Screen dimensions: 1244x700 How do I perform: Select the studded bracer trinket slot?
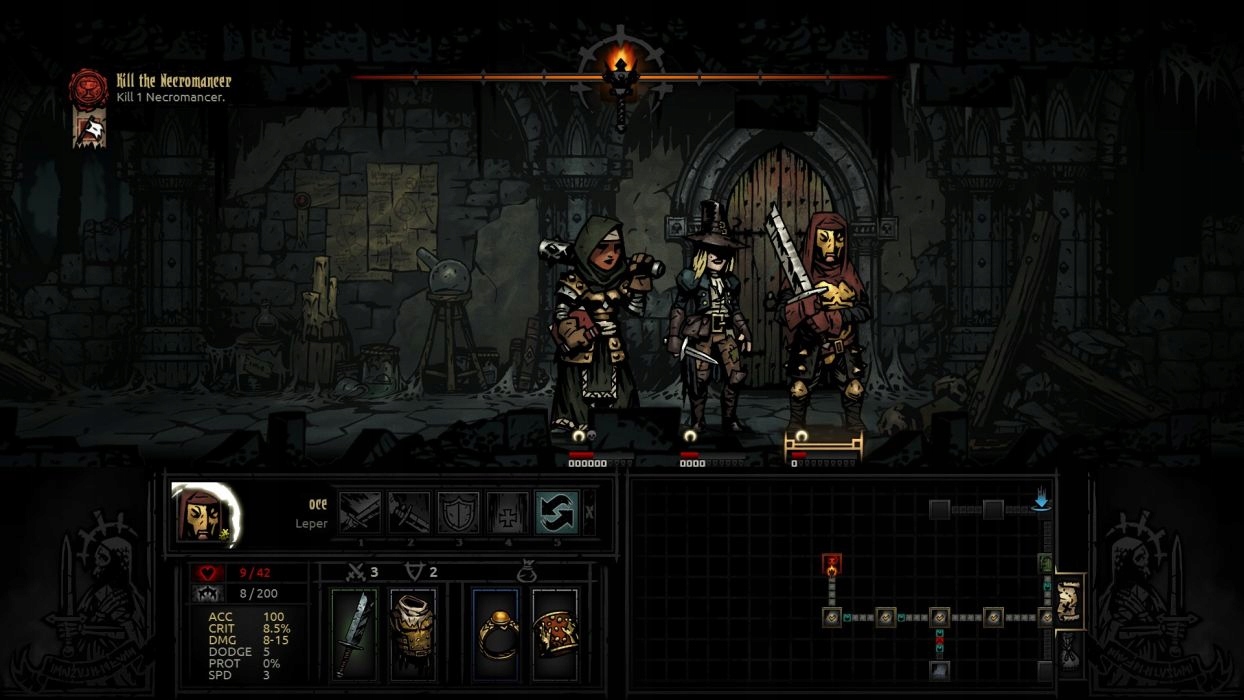[x=554, y=635]
